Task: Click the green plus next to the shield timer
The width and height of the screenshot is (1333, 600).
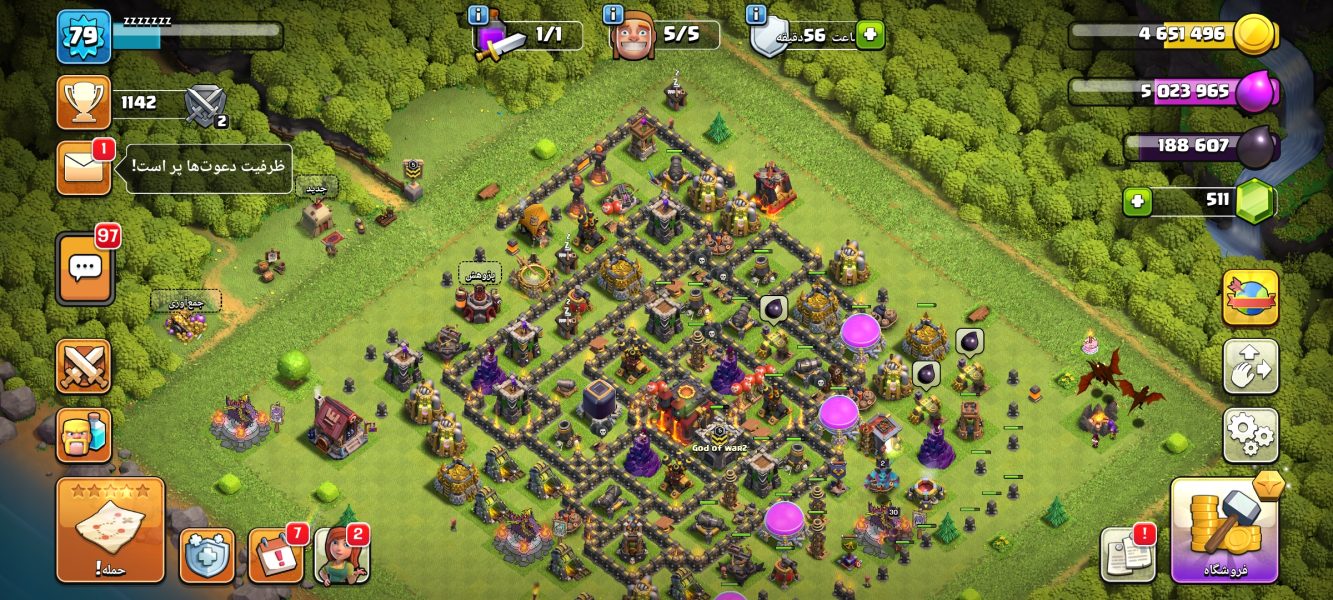Action: (870, 35)
